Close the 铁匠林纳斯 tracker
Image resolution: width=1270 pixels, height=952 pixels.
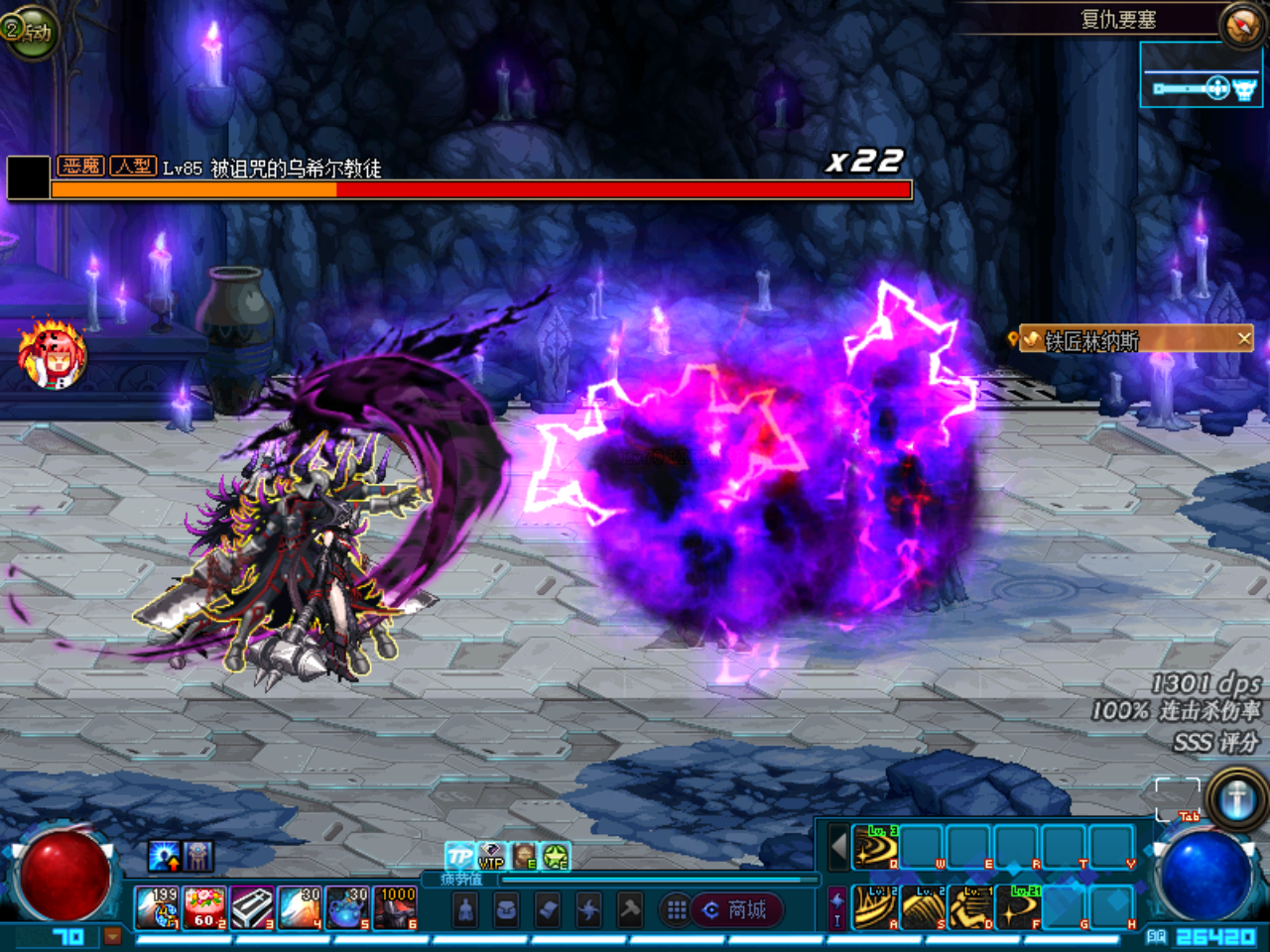[1244, 339]
